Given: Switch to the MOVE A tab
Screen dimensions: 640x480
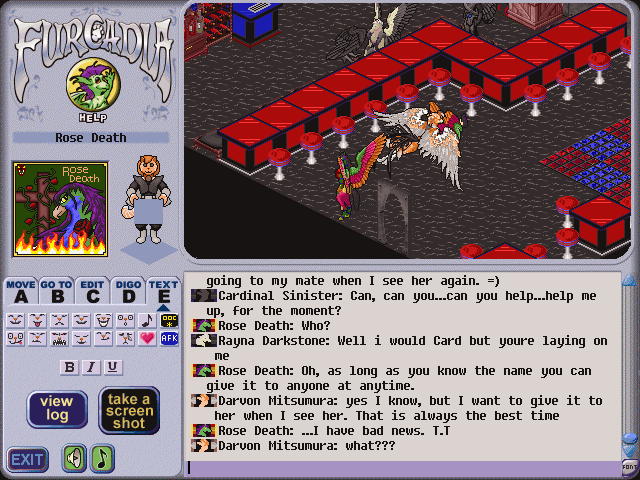Looking at the screenshot, I should (x=21, y=291).
